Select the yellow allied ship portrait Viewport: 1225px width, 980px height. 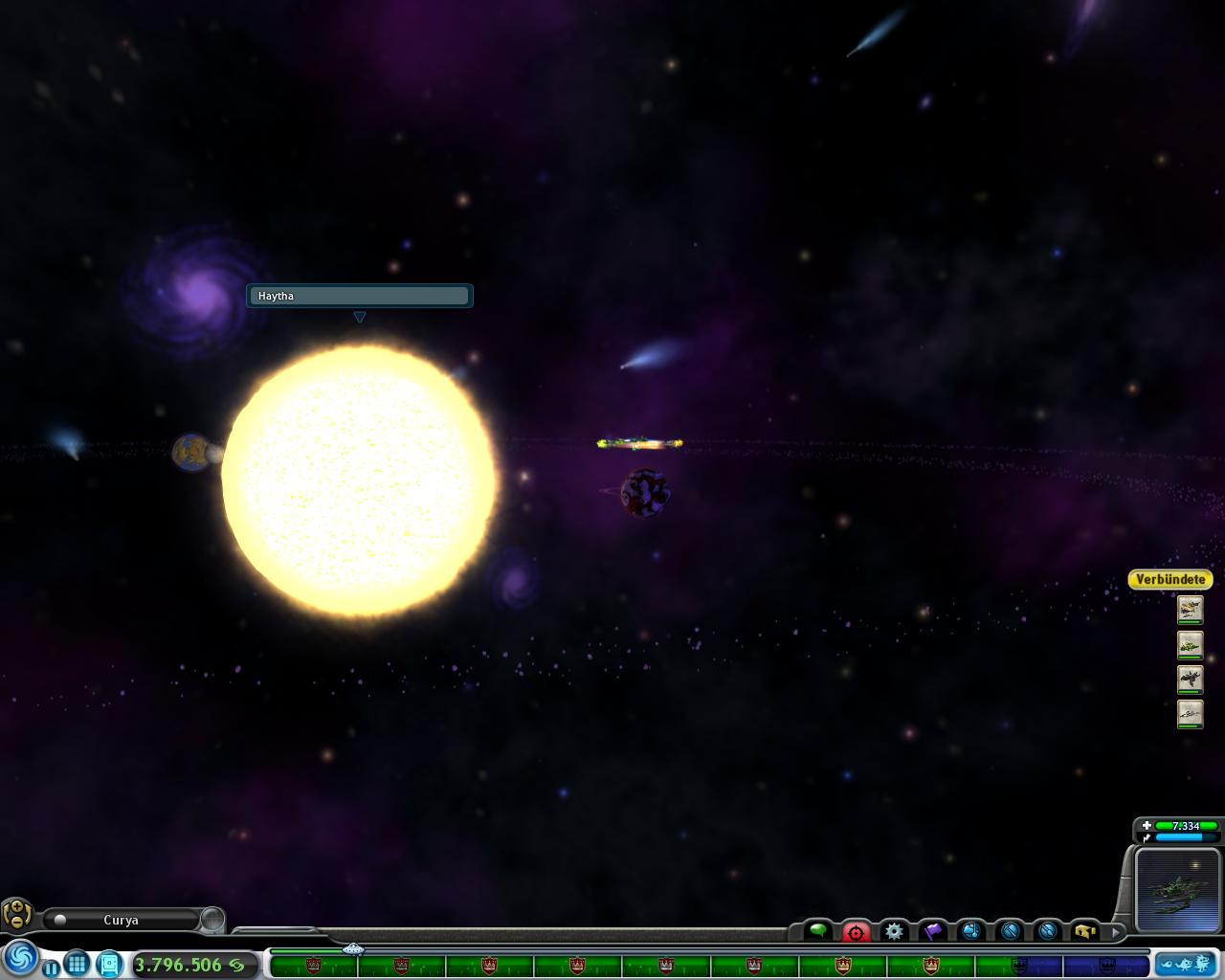coord(1190,610)
